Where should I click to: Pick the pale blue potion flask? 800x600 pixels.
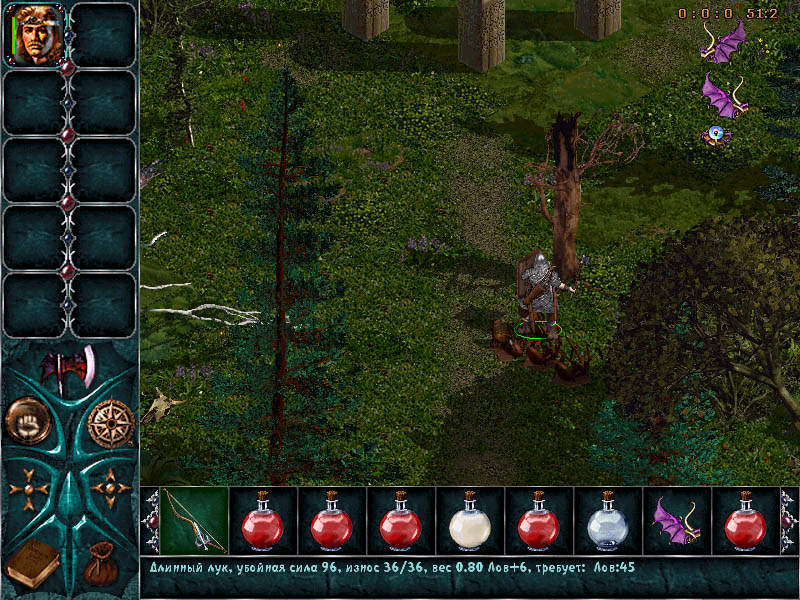pos(607,521)
